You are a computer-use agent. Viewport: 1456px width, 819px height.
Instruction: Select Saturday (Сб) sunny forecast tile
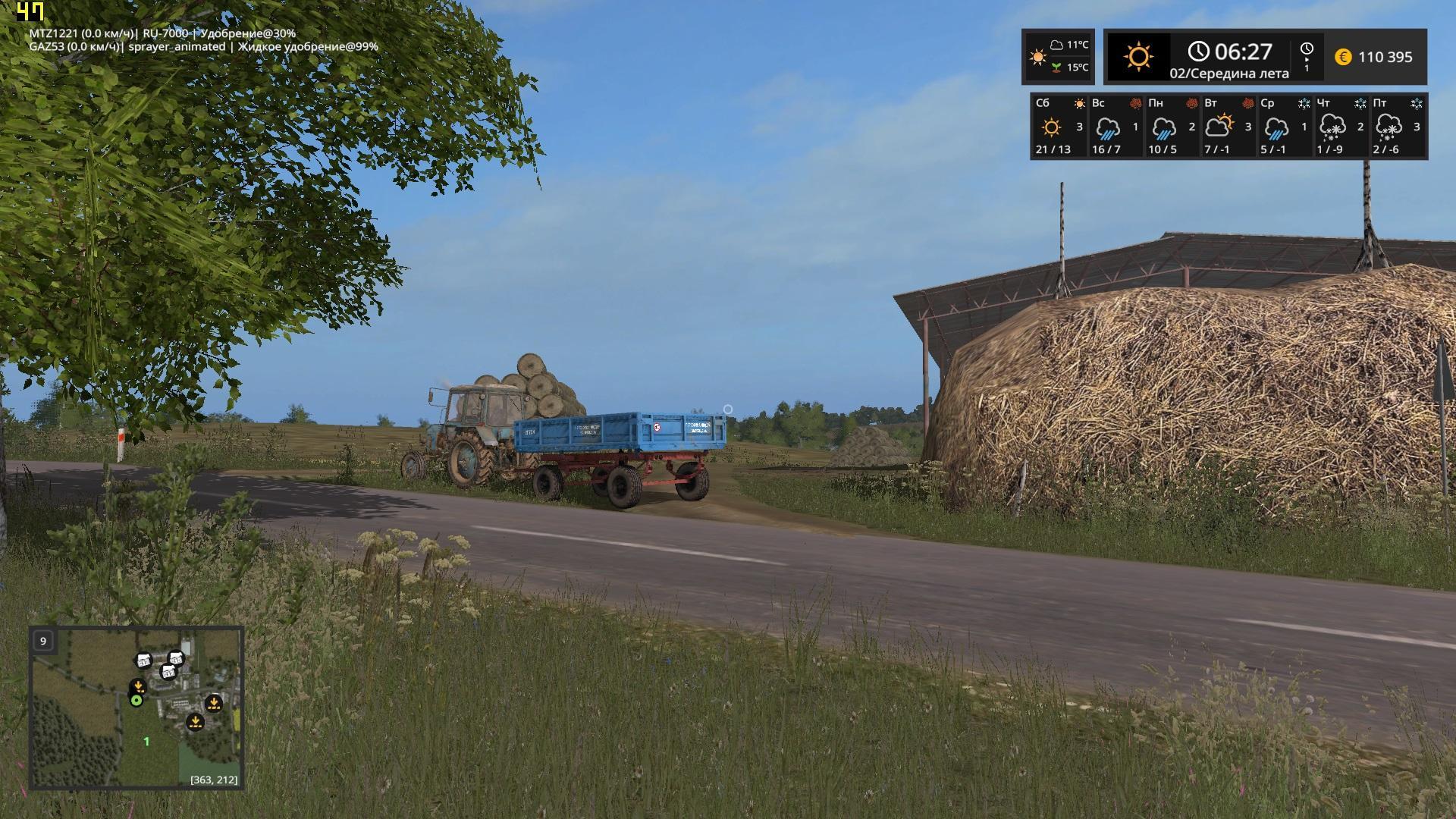click(1059, 126)
